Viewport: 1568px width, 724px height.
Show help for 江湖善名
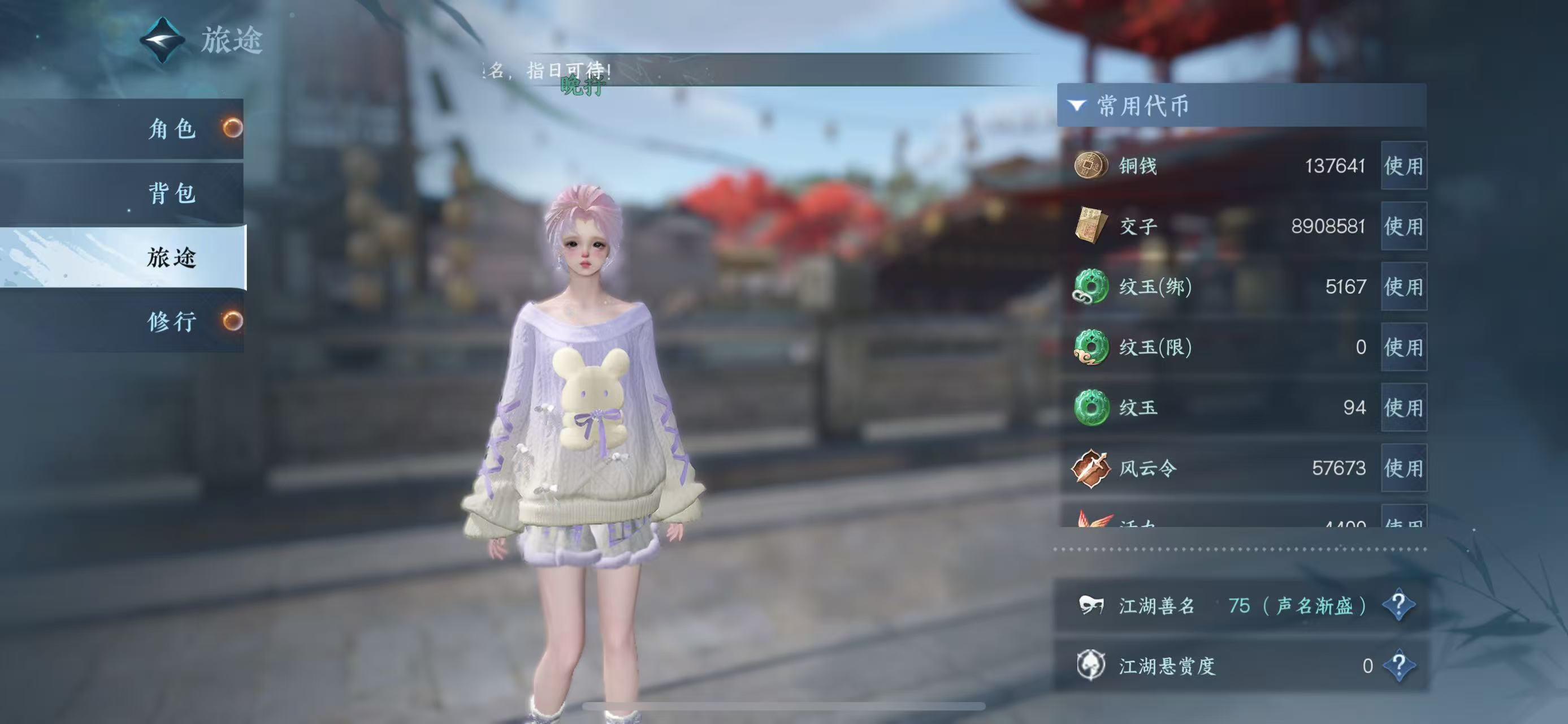pyautogui.click(x=1398, y=605)
